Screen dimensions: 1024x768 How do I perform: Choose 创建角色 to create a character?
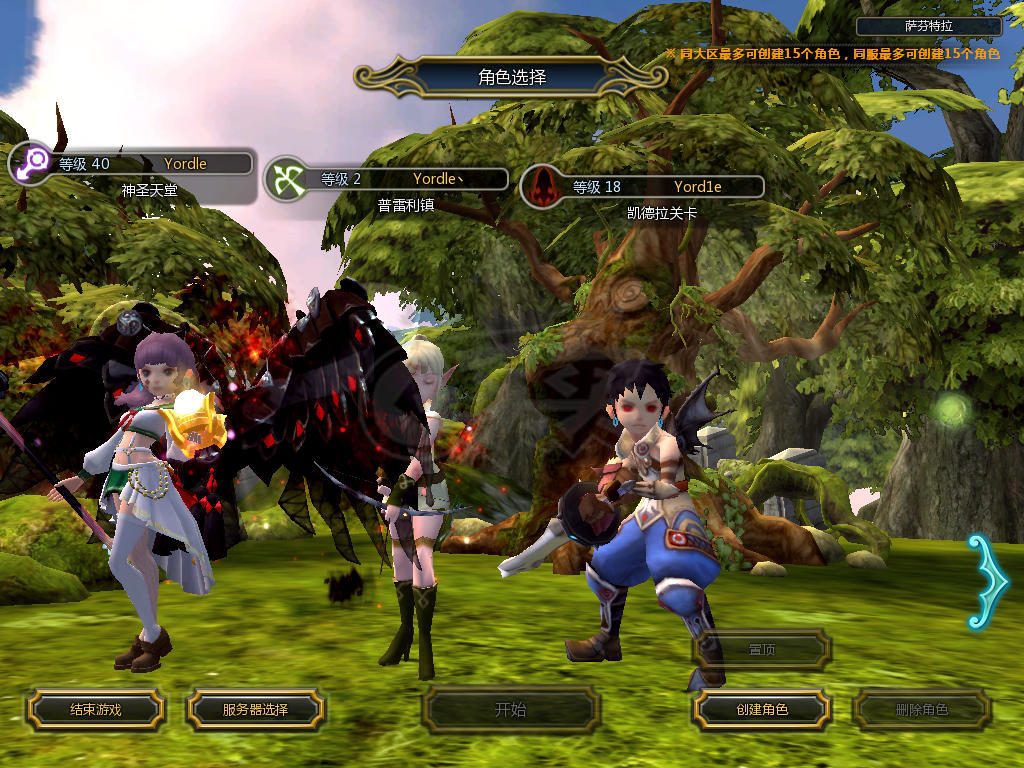pos(762,709)
